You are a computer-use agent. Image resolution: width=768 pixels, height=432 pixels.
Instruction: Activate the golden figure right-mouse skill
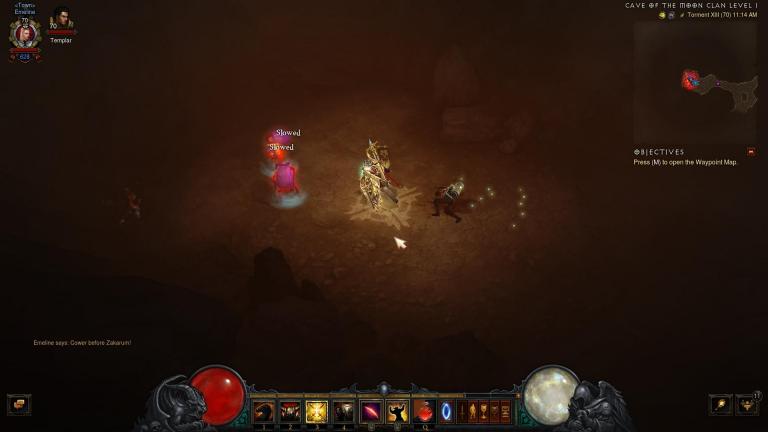pos(397,411)
